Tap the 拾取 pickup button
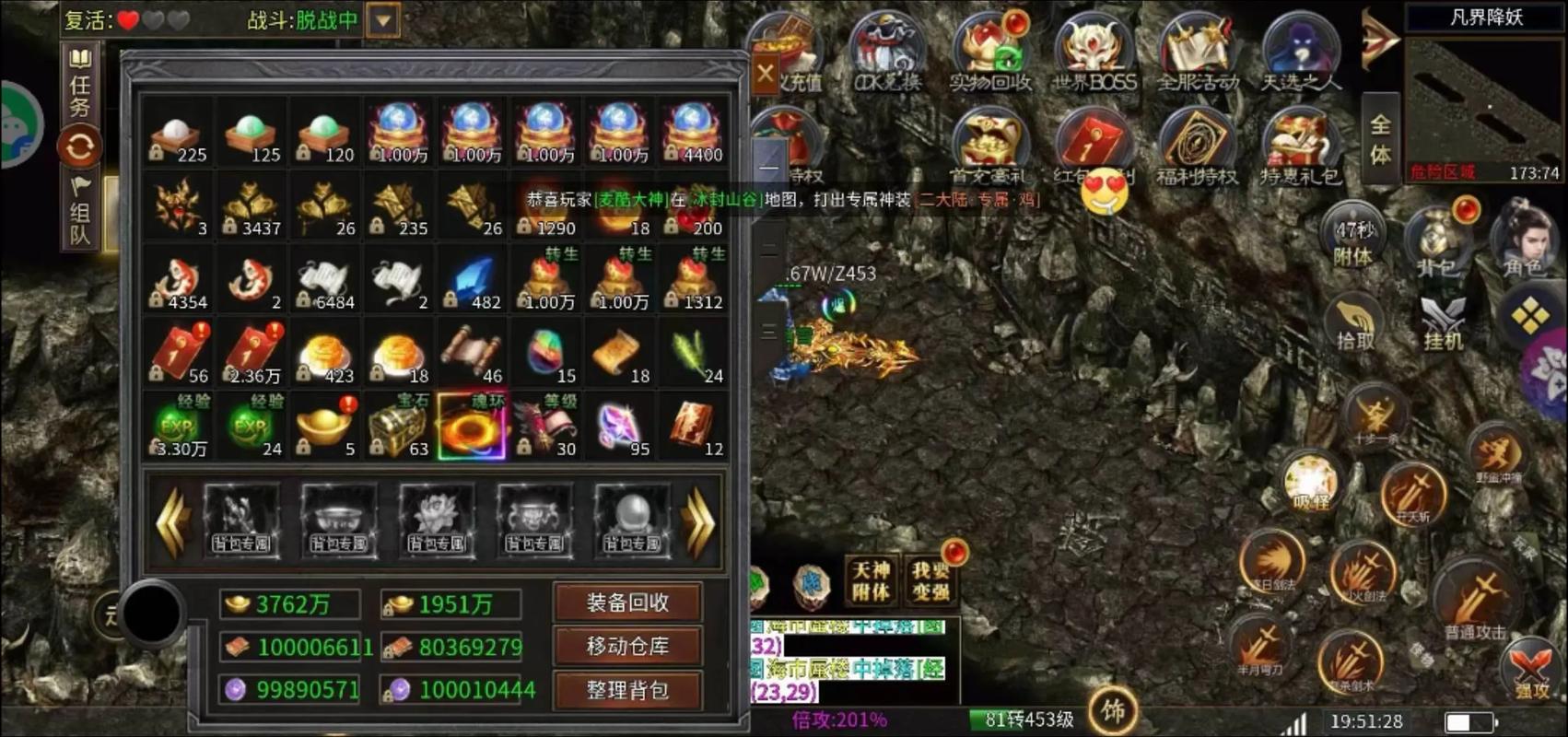Screen dimensions: 1568x737 (x=1354, y=322)
